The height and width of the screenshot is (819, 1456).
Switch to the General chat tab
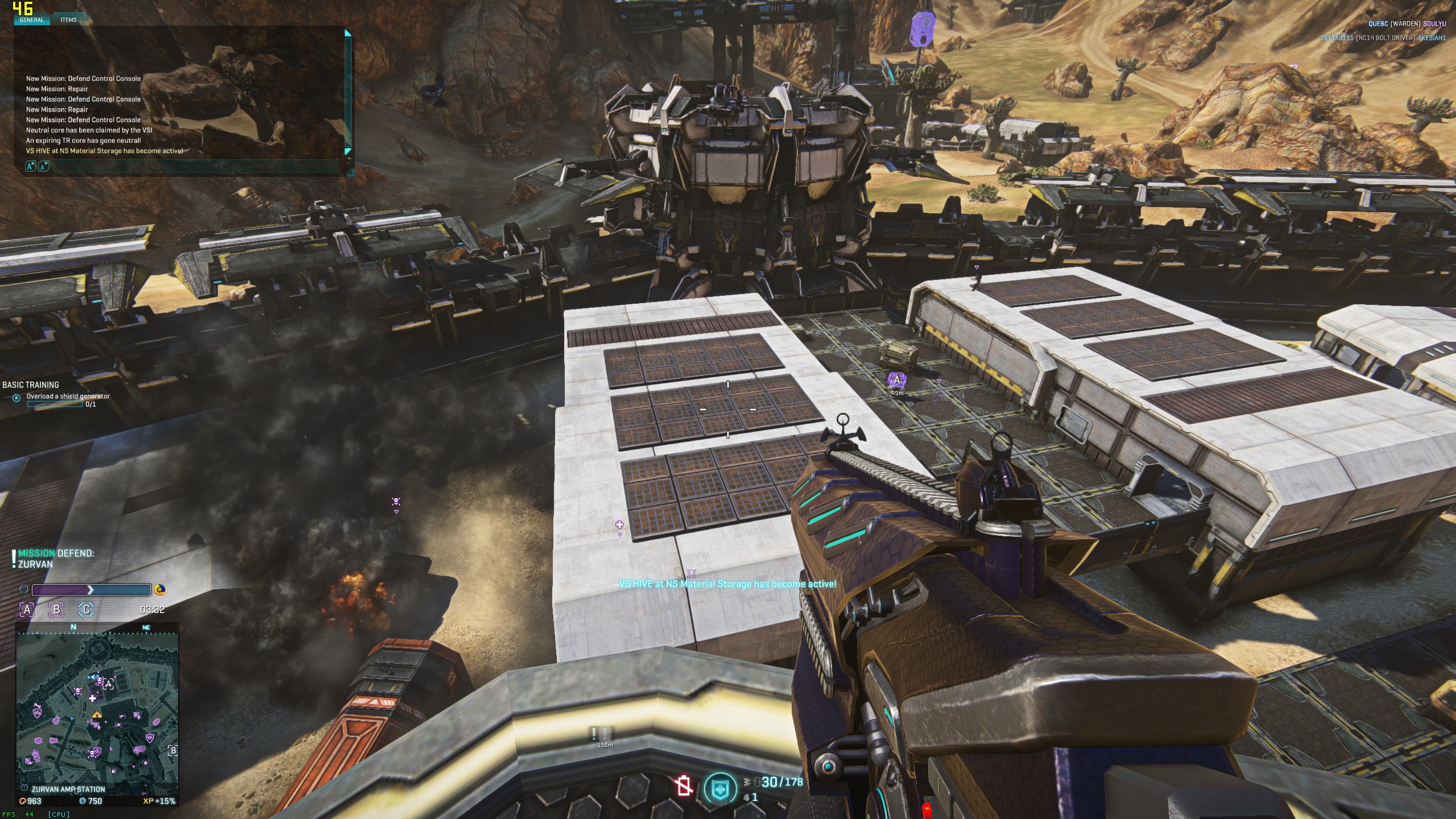coord(31,20)
